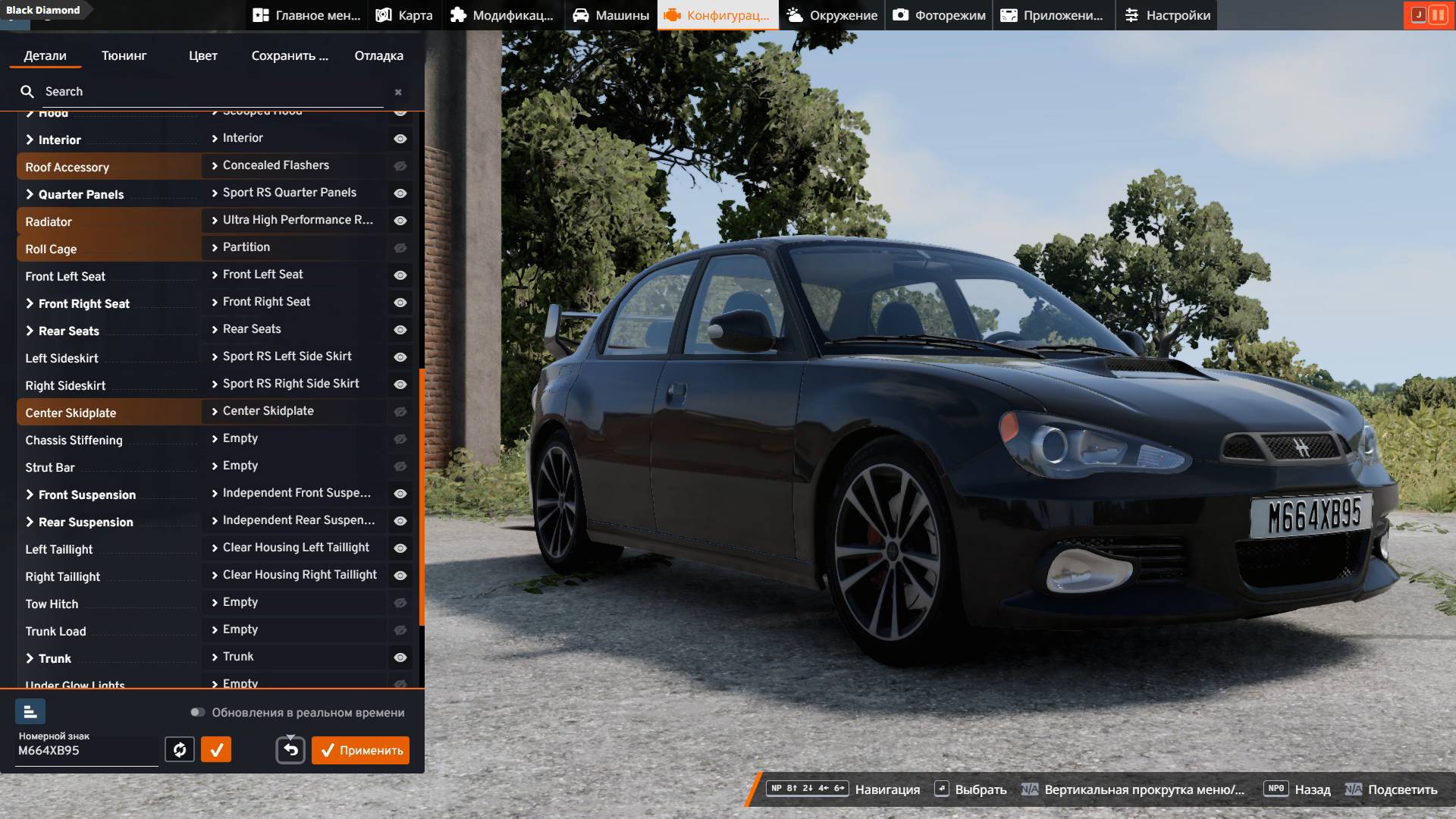The image size is (1456, 819).
Task: Open the Отладка tab
Action: (378, 55)
